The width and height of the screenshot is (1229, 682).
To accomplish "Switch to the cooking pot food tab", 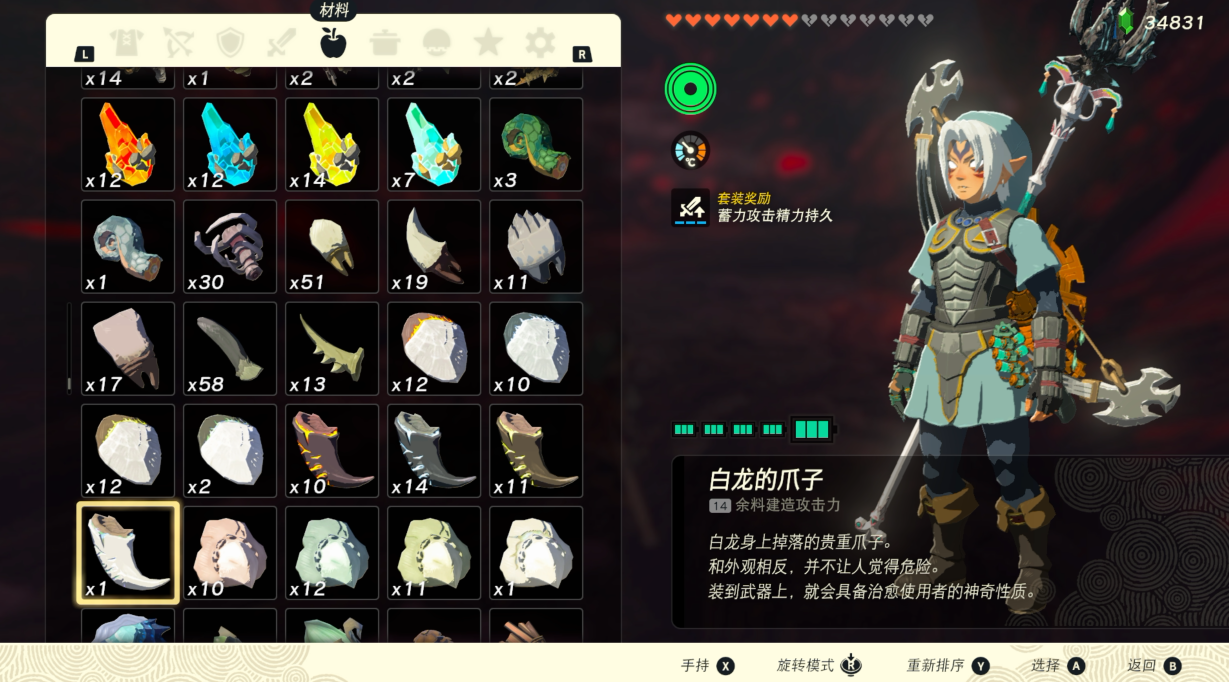I will click(385, 43).
